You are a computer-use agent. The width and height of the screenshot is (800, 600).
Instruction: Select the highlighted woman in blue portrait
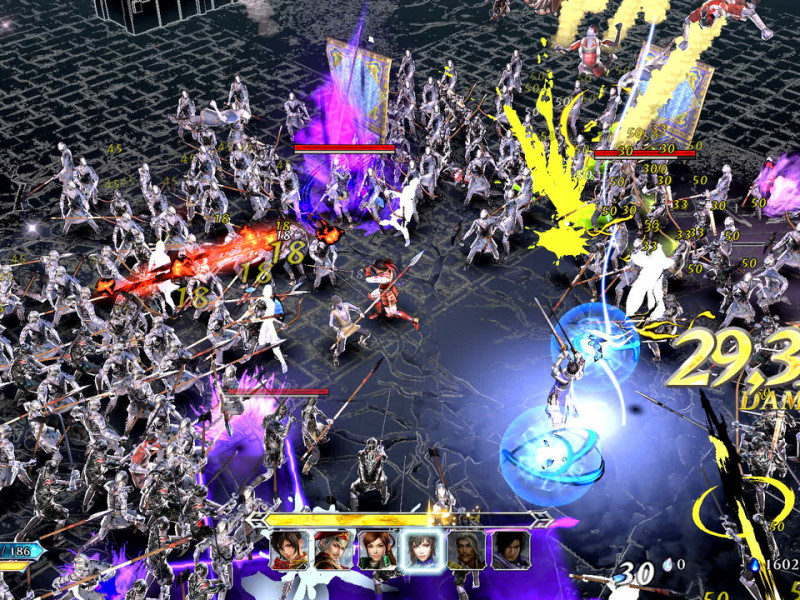pos(421,550)
